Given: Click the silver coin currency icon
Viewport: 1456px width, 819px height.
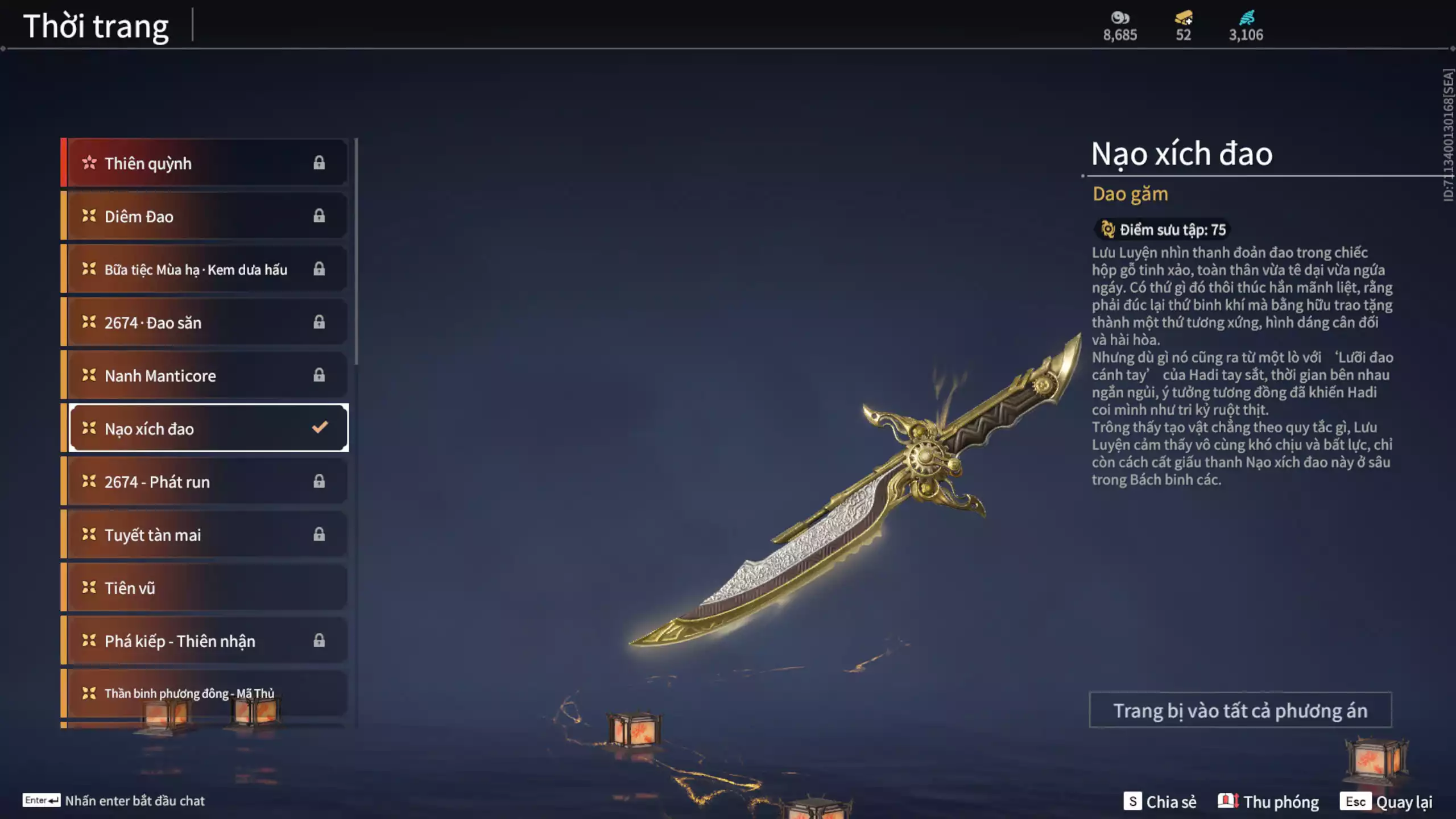Looking at the screenshot, I should pyautogui.click(x=1120, y=18).
